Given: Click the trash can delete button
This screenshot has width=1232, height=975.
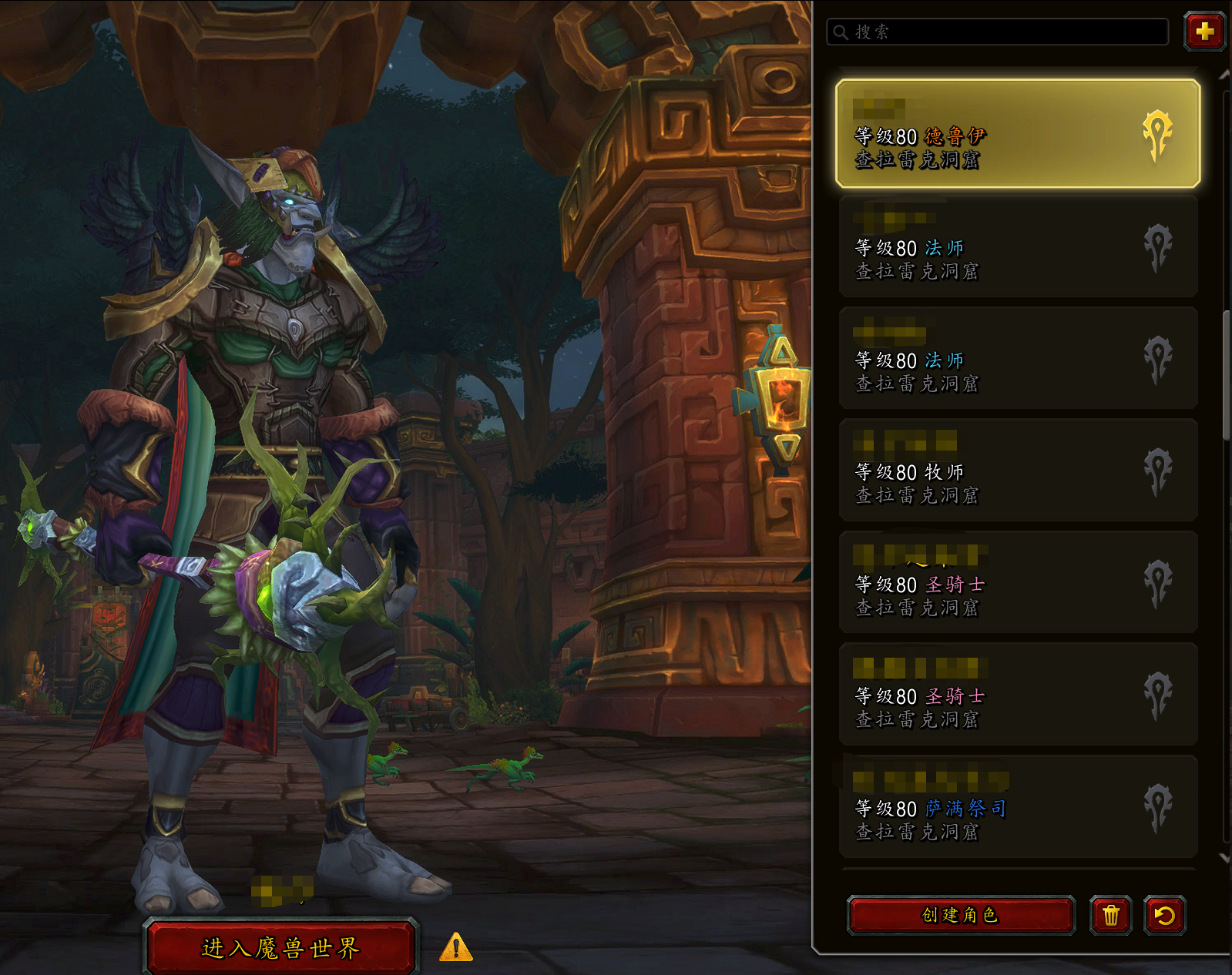Looking at the screenshot, I should (x=1110, y=915).
